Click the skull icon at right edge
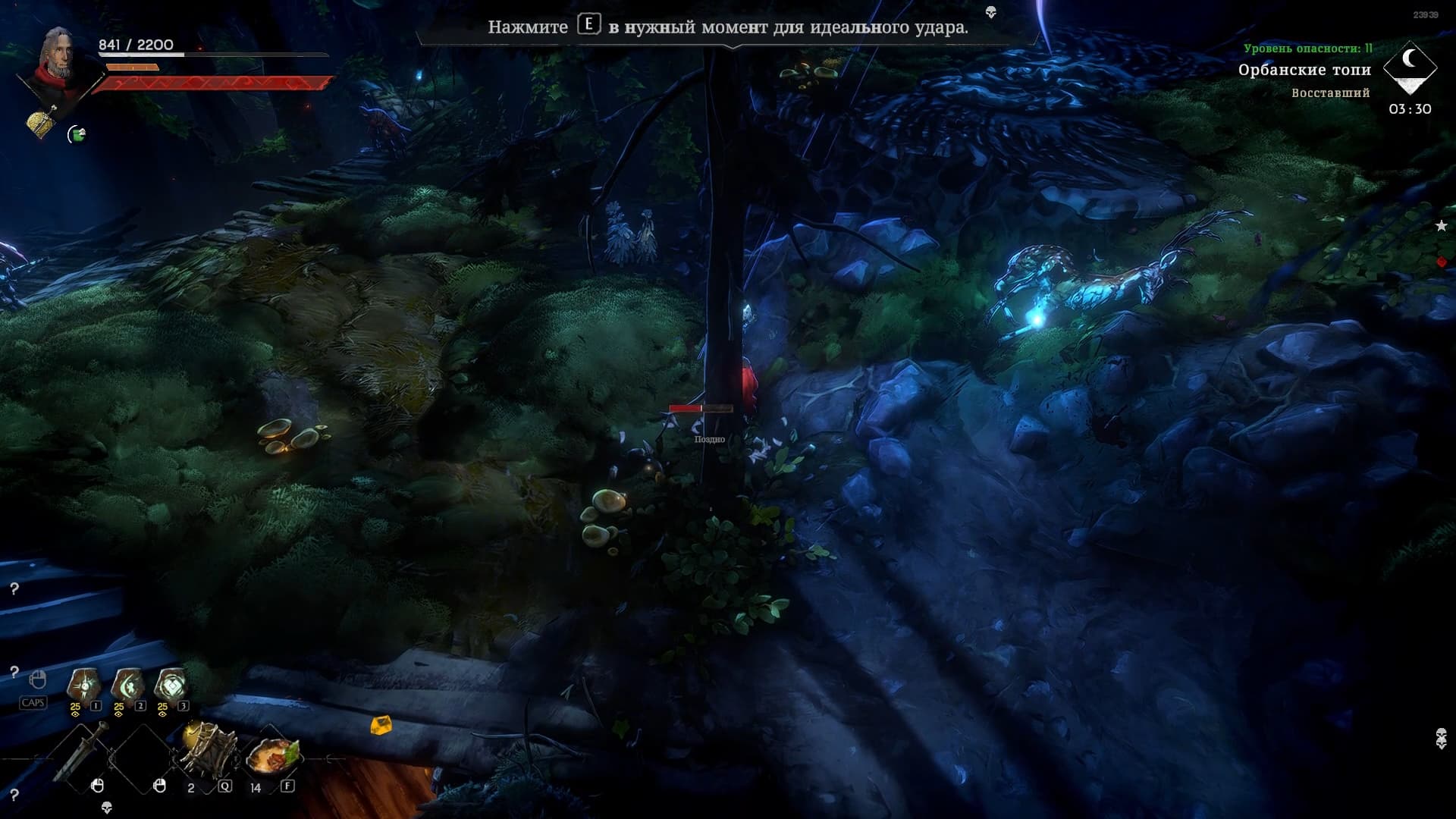Image resolution: width=1456 pixels, height=819 pixels. (x=1441, y=738)
